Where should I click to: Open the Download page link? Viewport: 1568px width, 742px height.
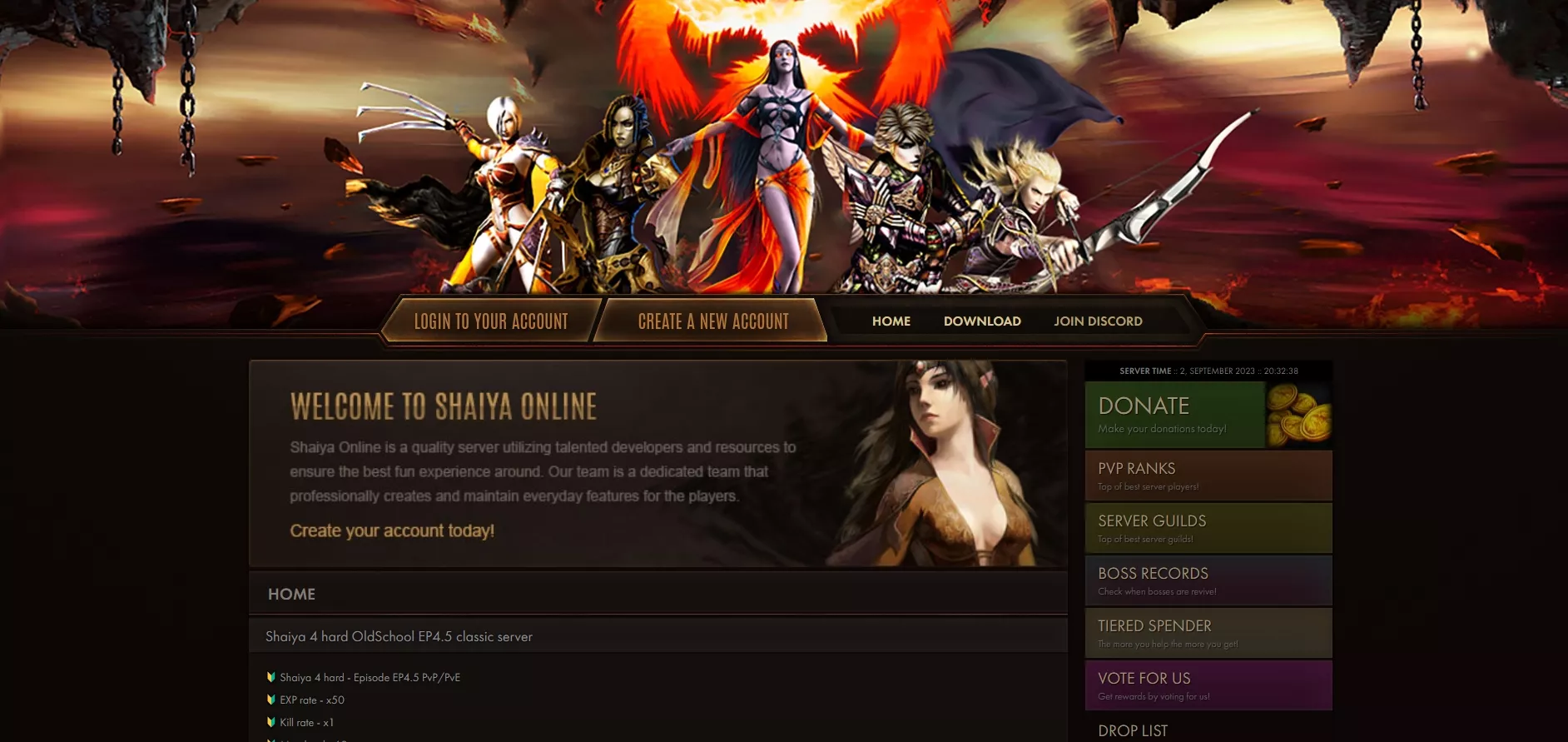982,321
